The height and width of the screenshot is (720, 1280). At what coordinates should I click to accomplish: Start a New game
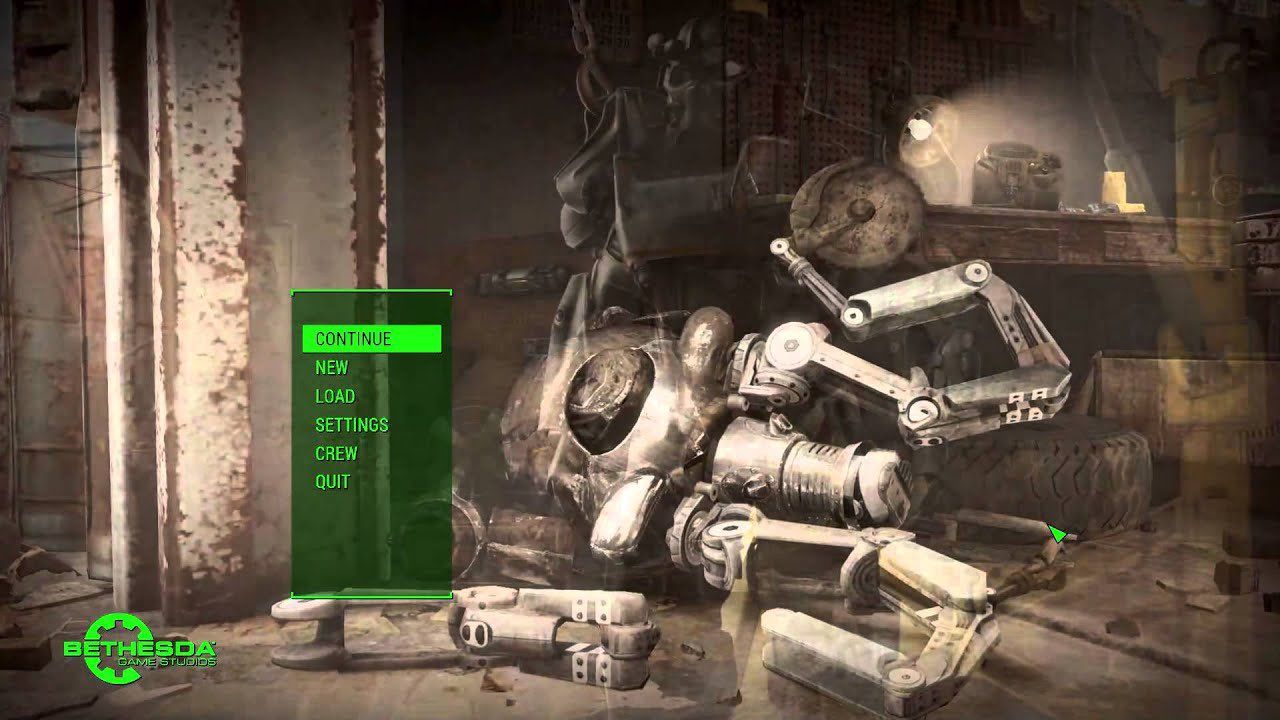point(332,368)
